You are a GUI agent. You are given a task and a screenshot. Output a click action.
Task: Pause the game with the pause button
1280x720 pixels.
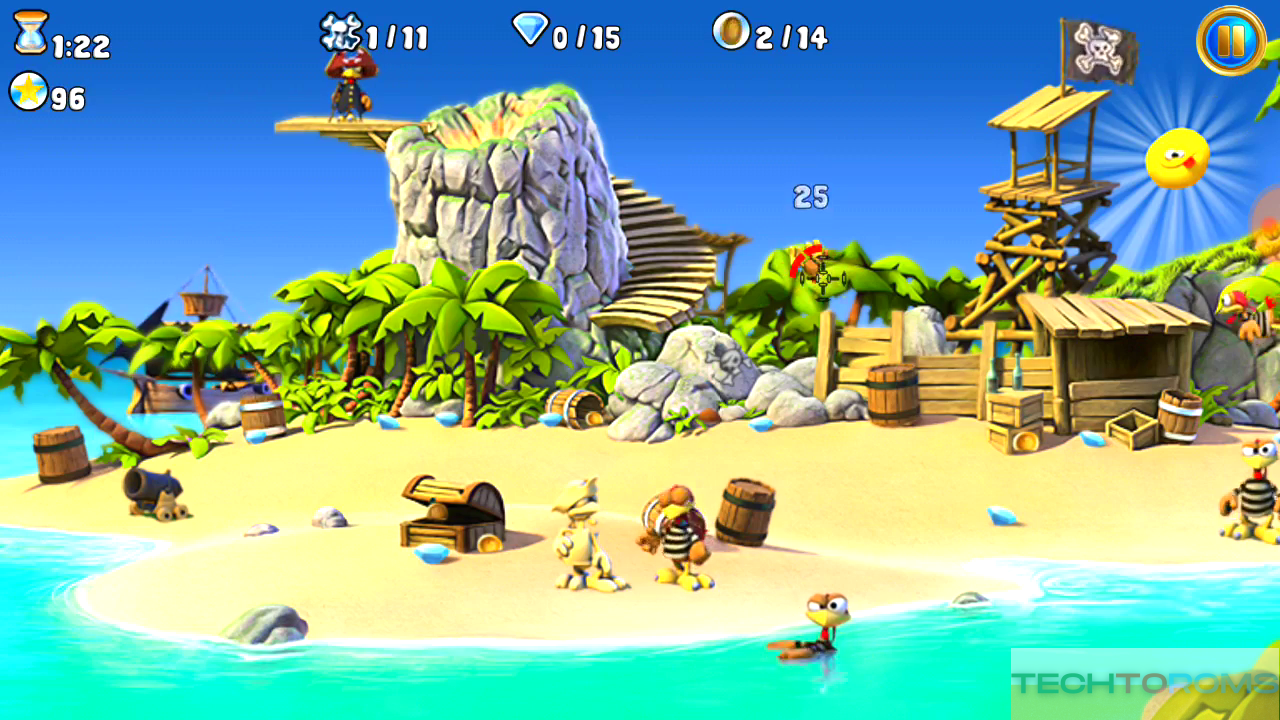pyautogui.click(x=1231, y=41)
